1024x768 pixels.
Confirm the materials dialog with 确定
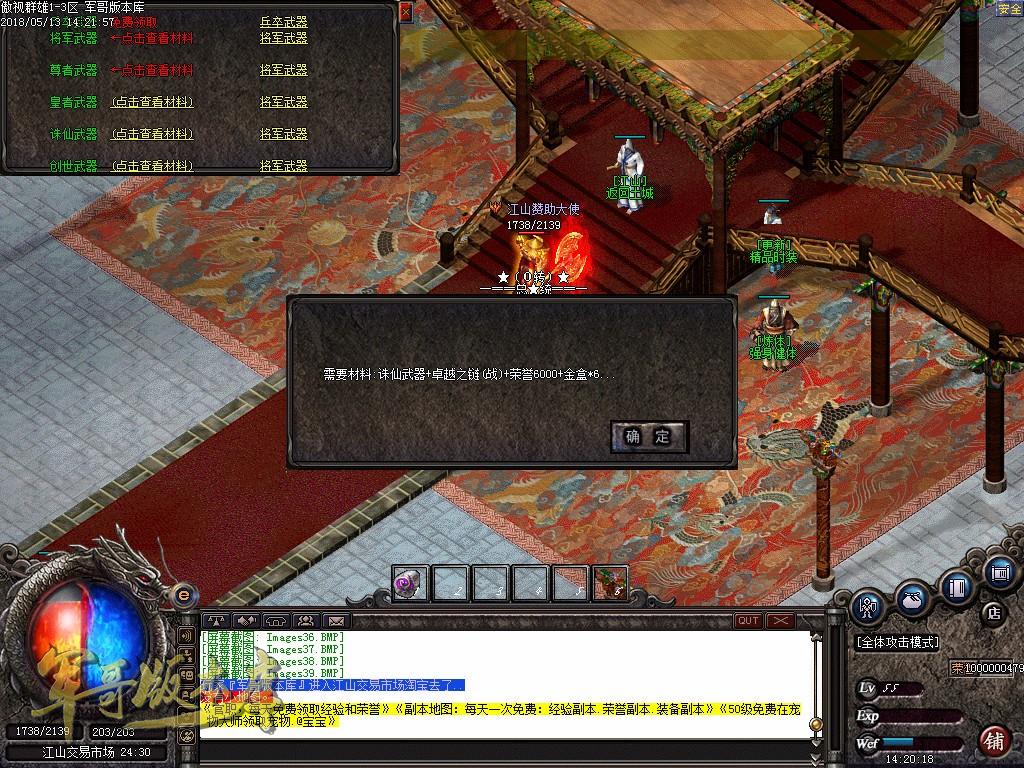(648, 436)
